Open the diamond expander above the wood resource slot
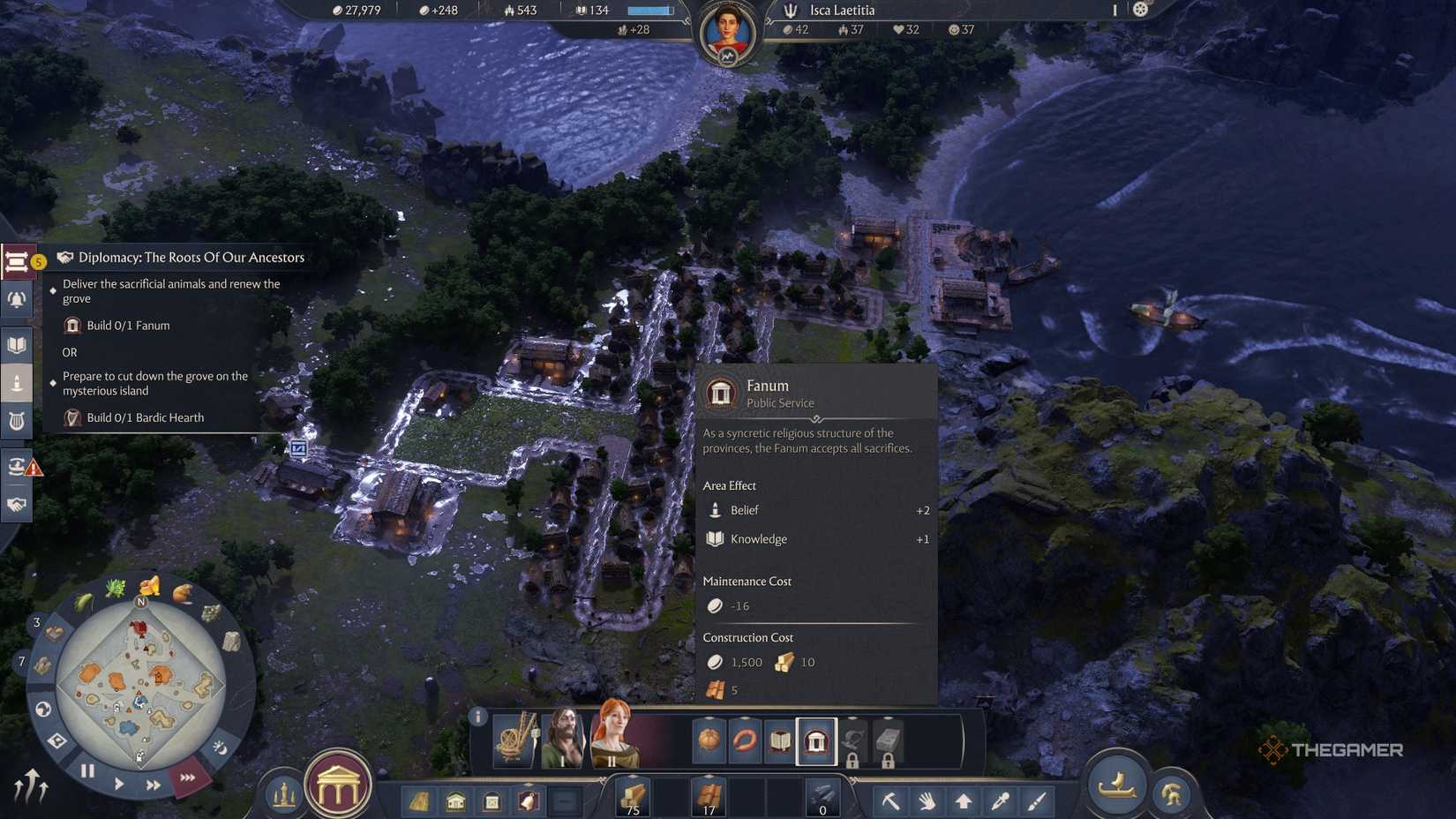Screen dimensions: 1456x819 point(632,777)
